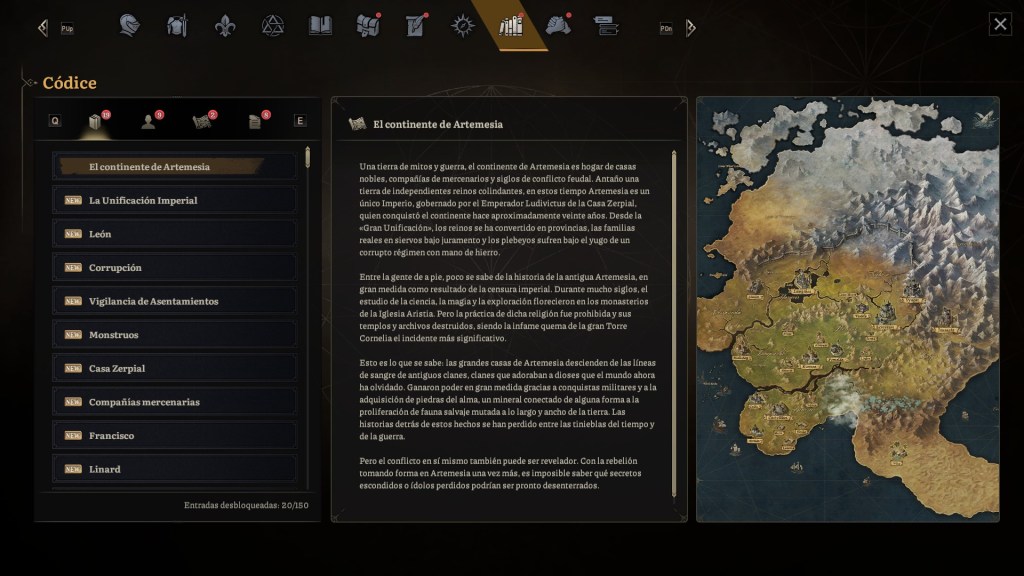Open the fleur-de-lis tab in top bar
Viewport: 1024px width, 576px height.
click(225, 25)
